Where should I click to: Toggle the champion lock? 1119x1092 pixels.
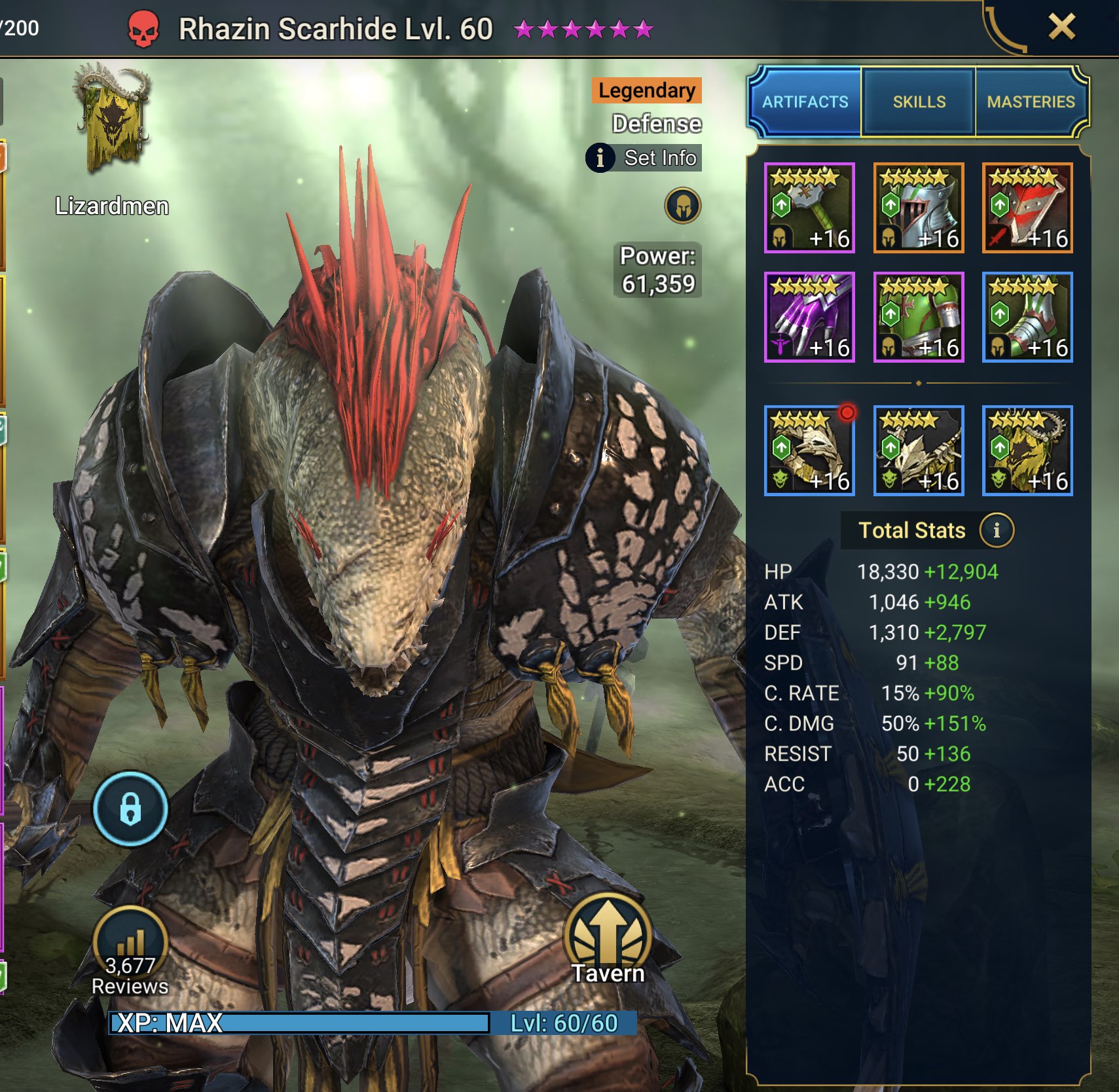coord(131,810)
